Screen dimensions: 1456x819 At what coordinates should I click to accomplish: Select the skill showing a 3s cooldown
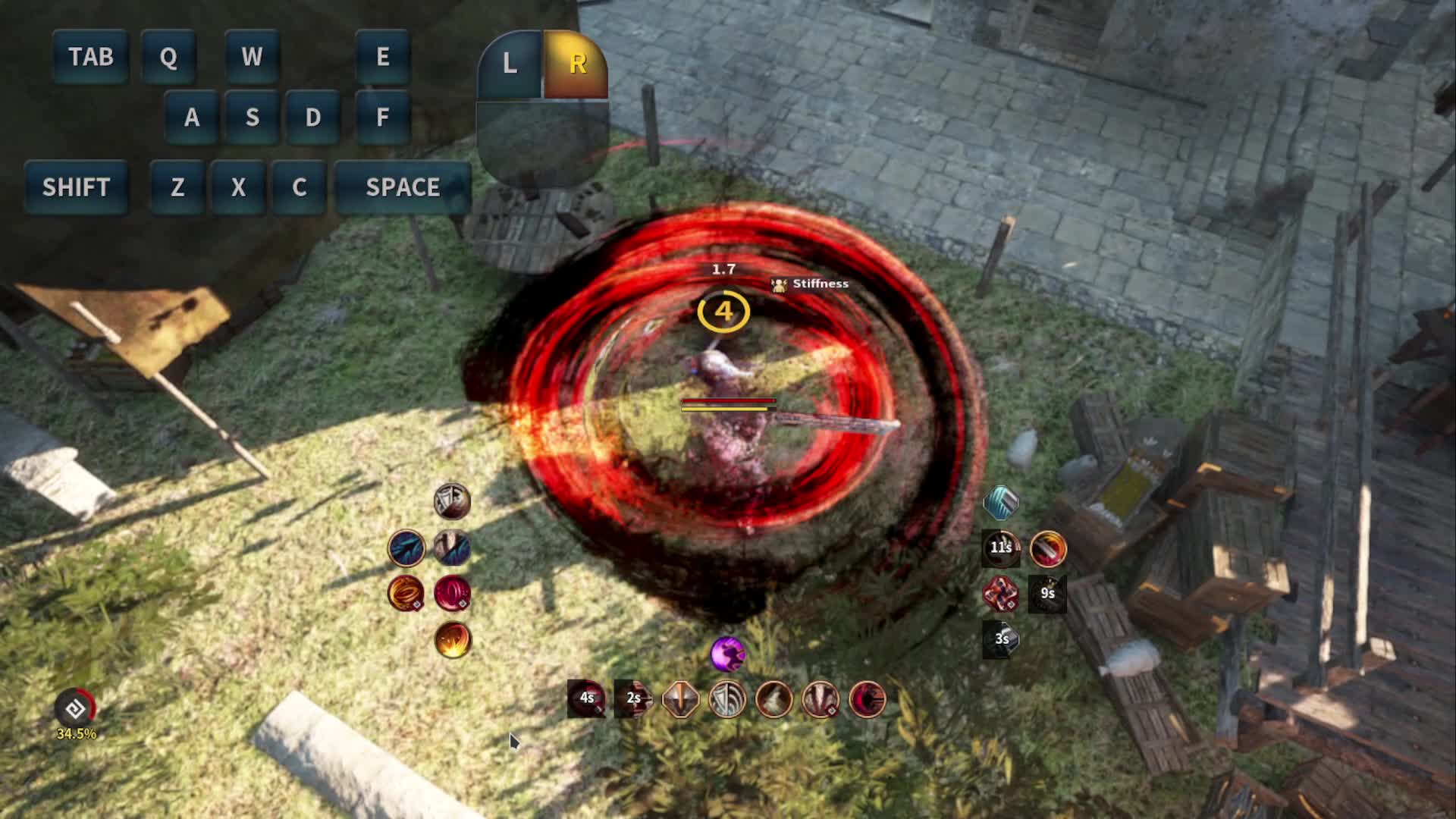(1001, 639)
